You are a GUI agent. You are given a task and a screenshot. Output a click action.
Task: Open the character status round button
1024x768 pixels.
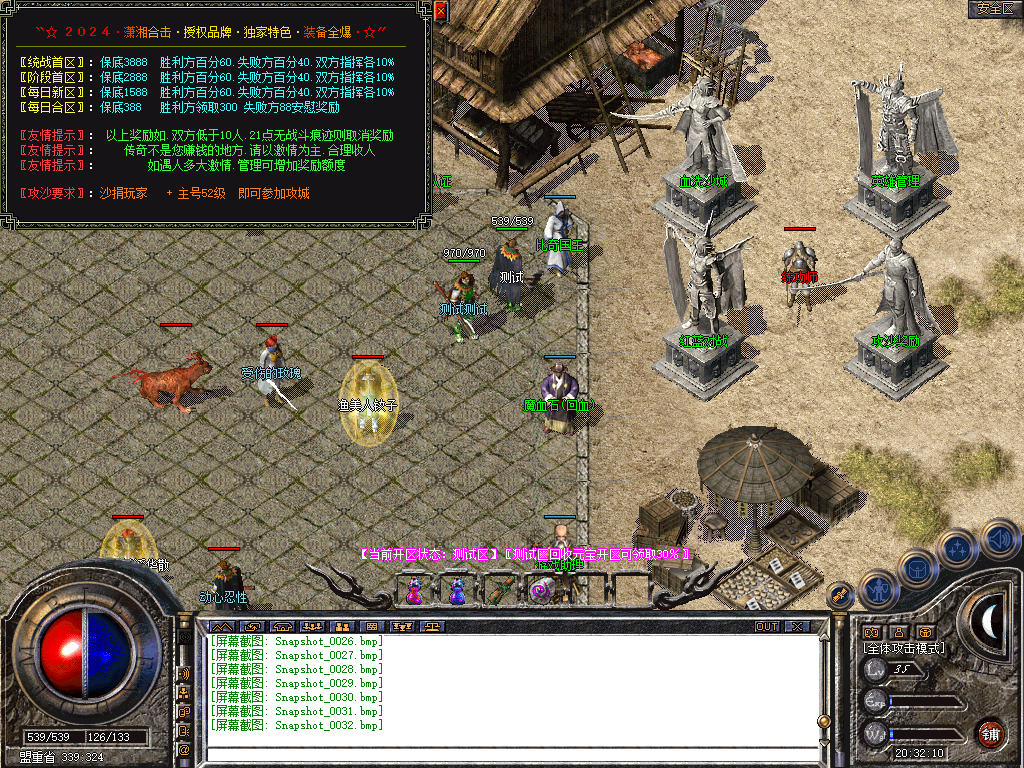pyautogui.click(x=877, y=590)
